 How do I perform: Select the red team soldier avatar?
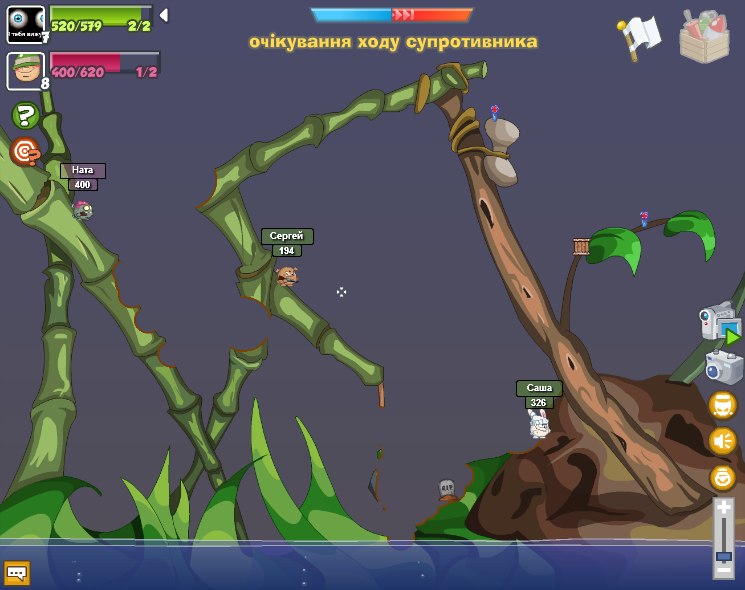[x=25, y=70]
